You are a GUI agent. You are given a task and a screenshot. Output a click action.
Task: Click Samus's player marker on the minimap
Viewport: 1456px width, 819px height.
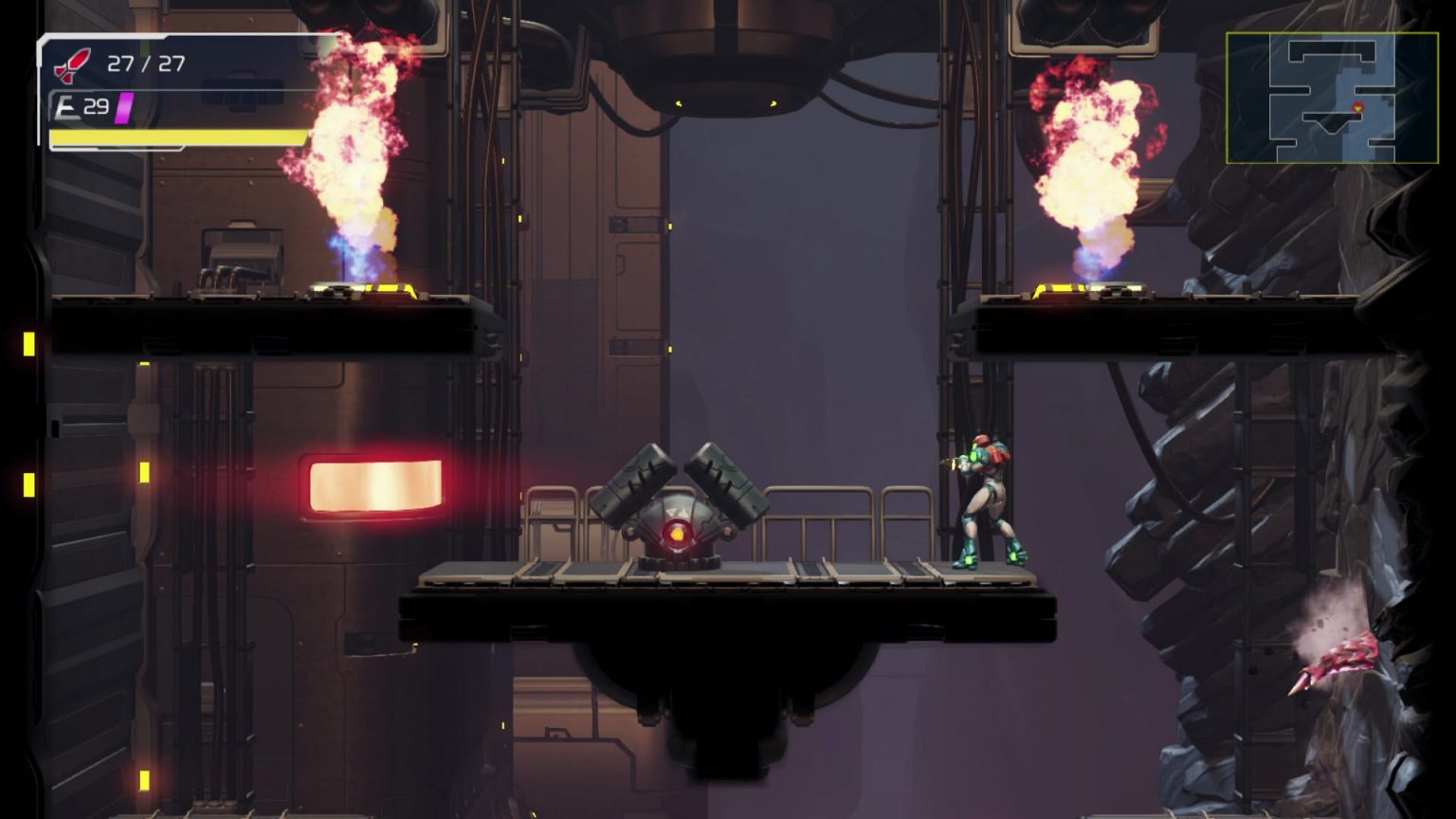click(1358, 107)
